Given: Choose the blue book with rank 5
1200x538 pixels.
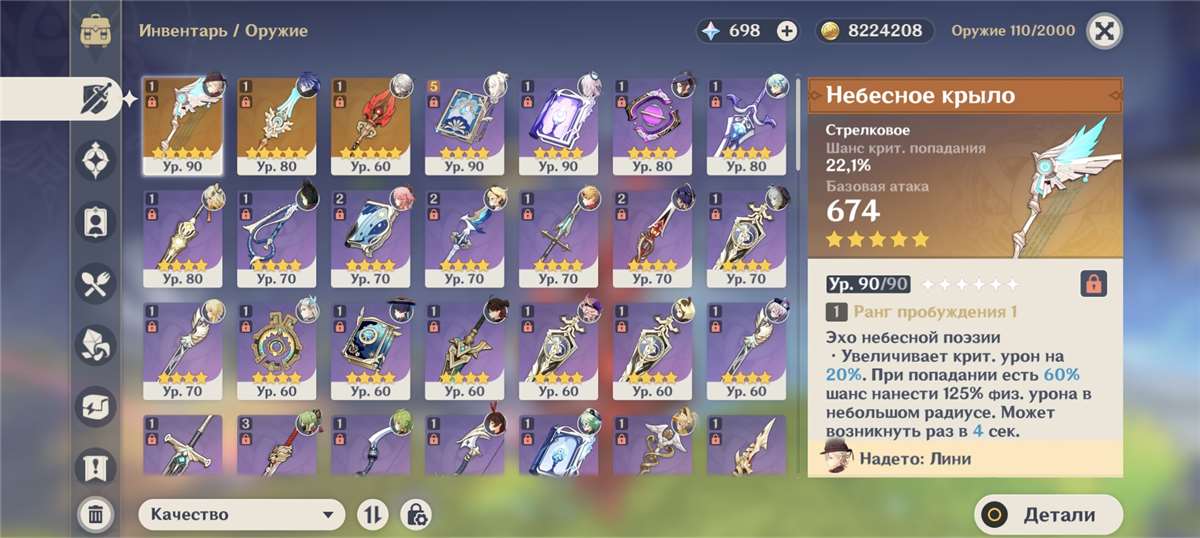Looking at the screenshot, I should tap(465, 124).
